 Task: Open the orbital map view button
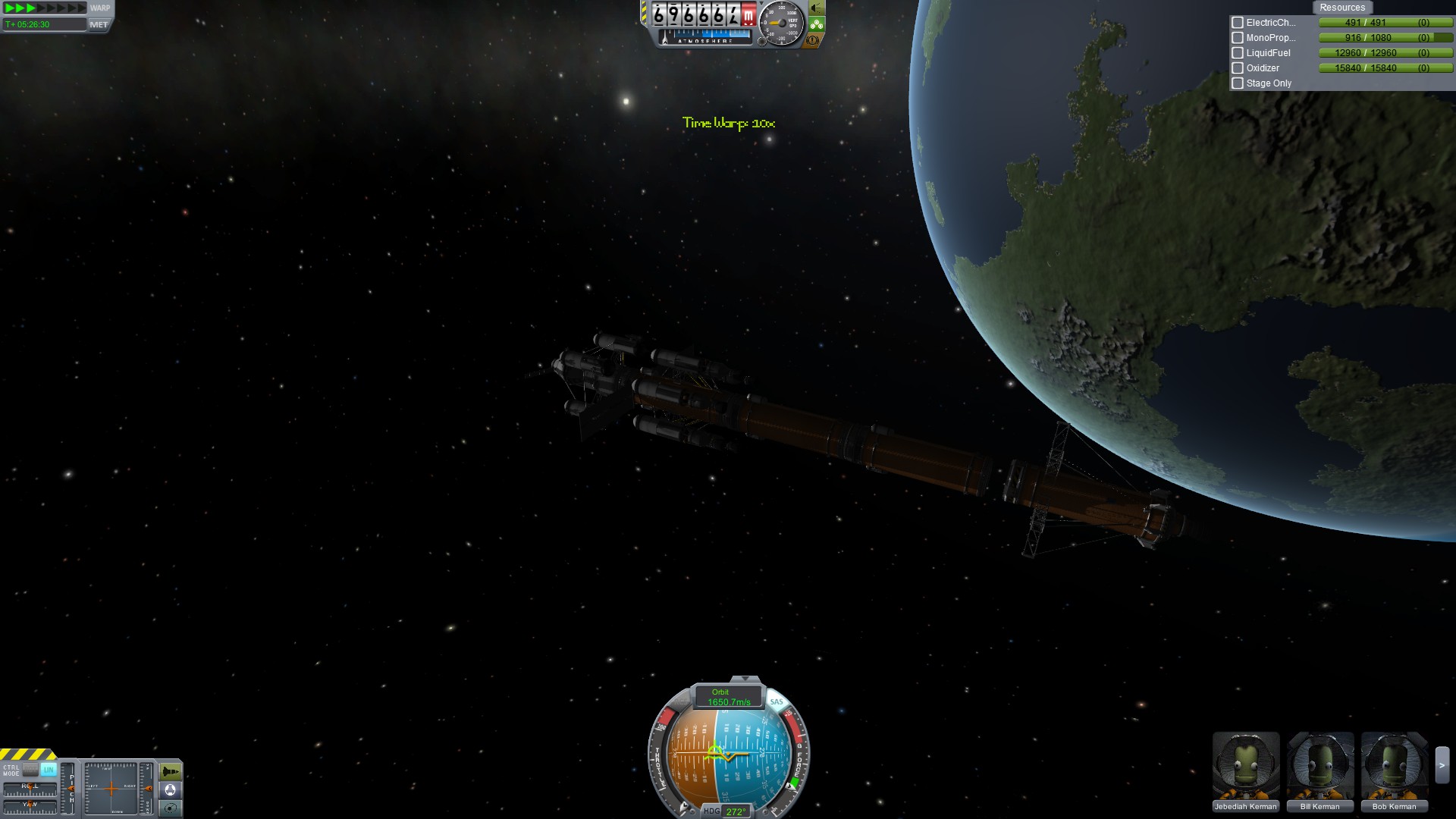point(171,808)
